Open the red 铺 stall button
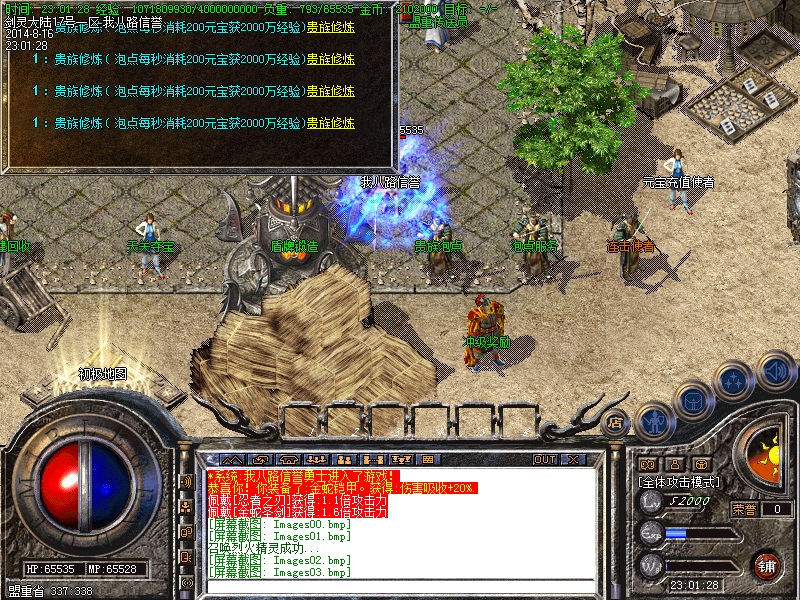This screenshot has height=600, width=800. [766, 564]
